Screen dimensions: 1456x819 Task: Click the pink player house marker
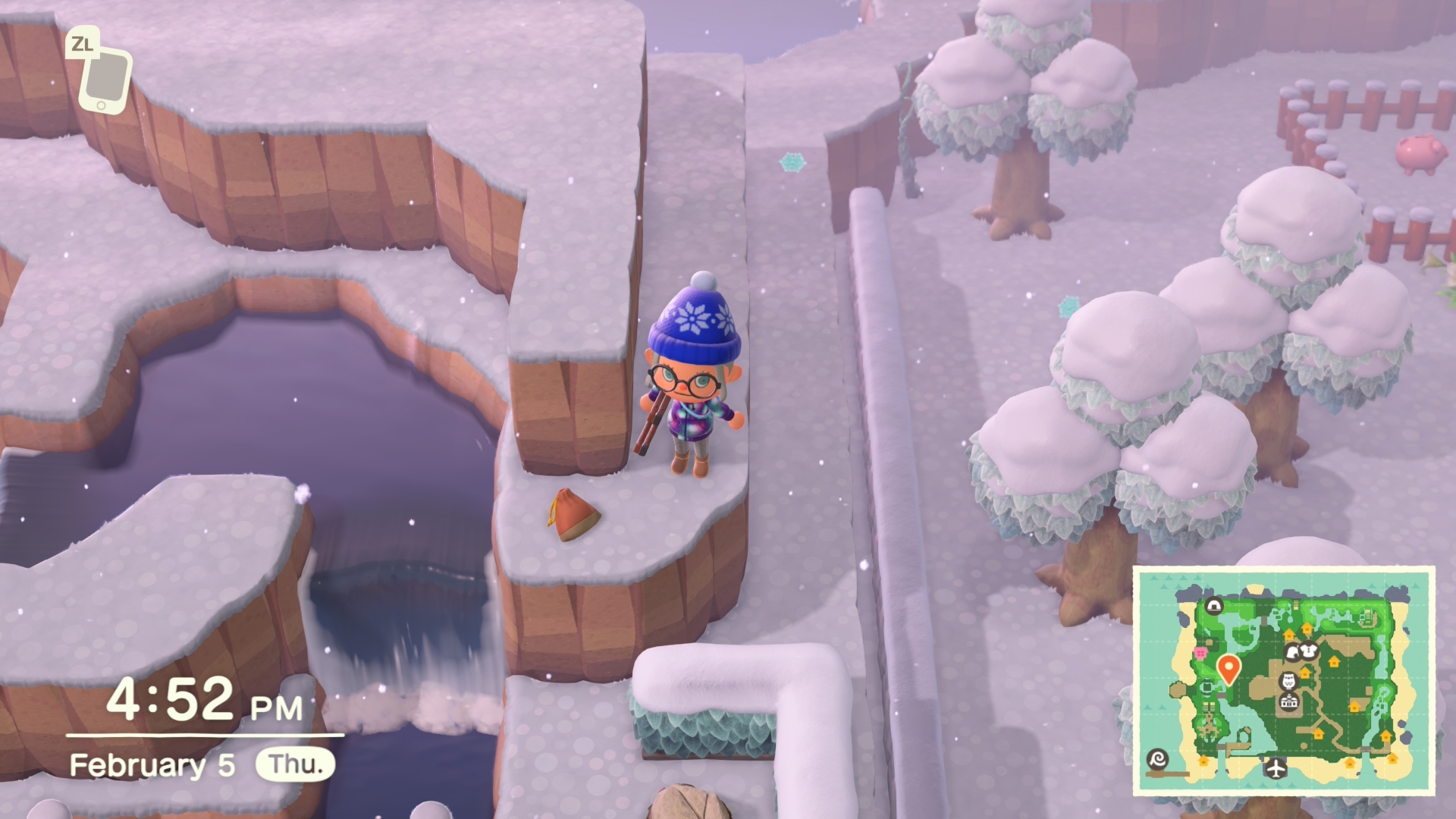point(1200,652)
